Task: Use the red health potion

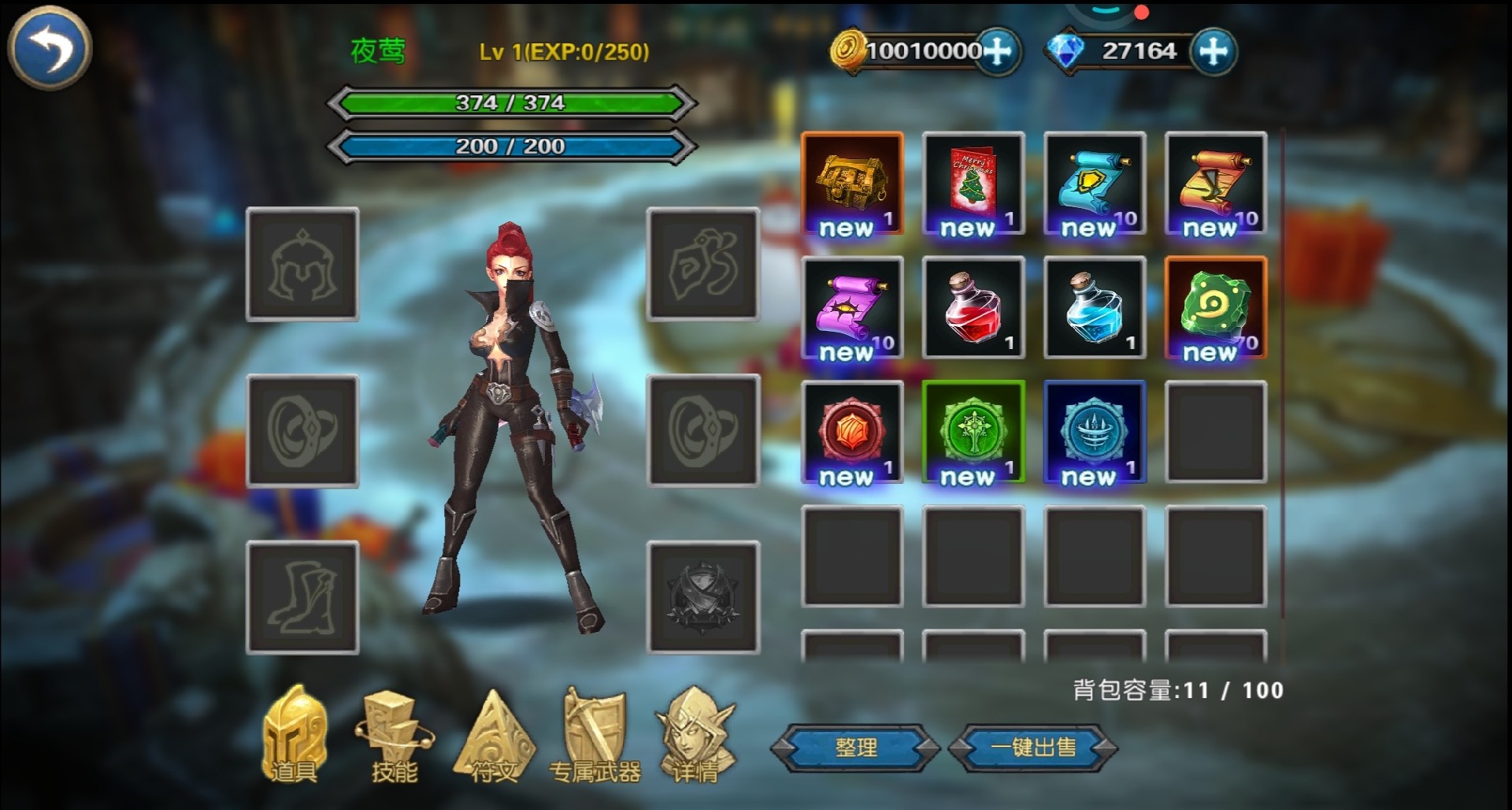Action: [973, 308]
